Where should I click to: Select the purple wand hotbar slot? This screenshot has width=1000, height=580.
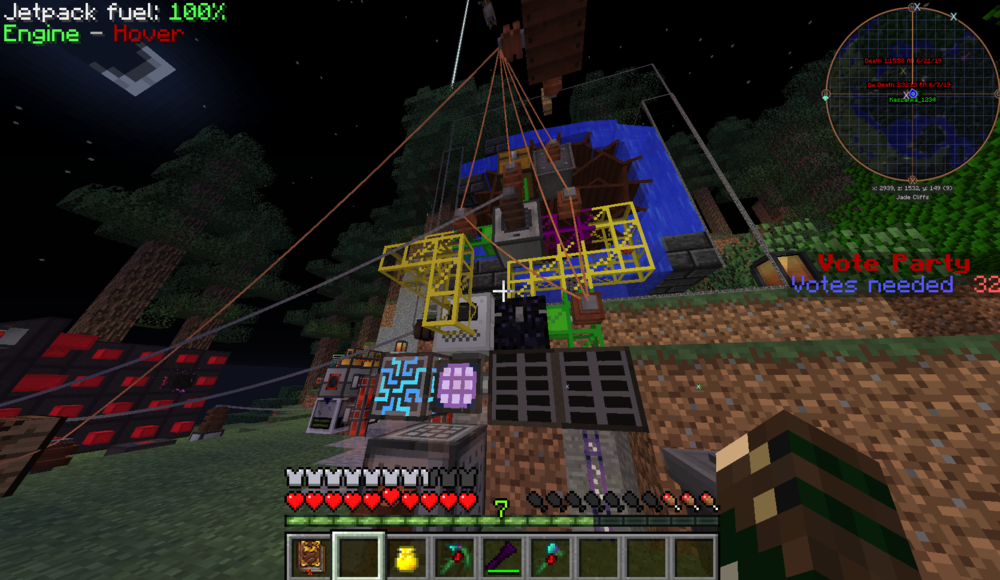coord(503,557)
